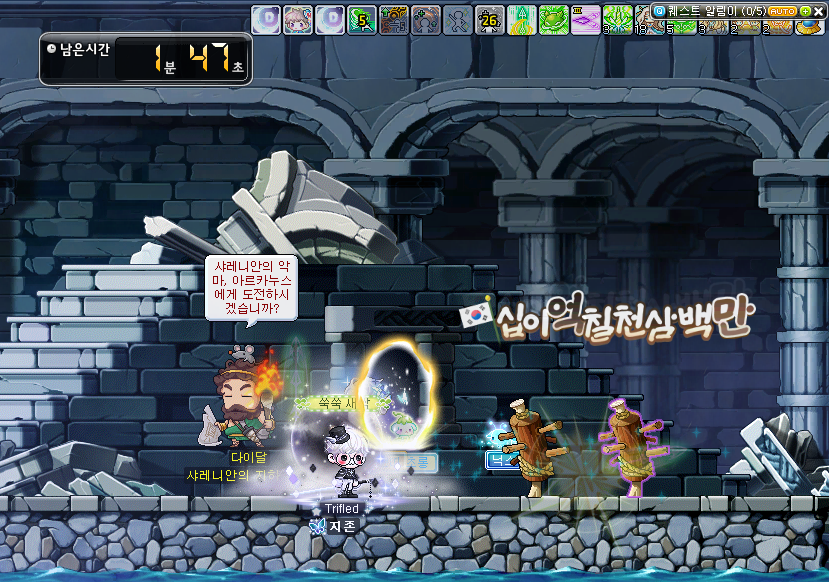829x582 pixels.
Task: Select the buff icon showing number 26
Action: [490, 19]
